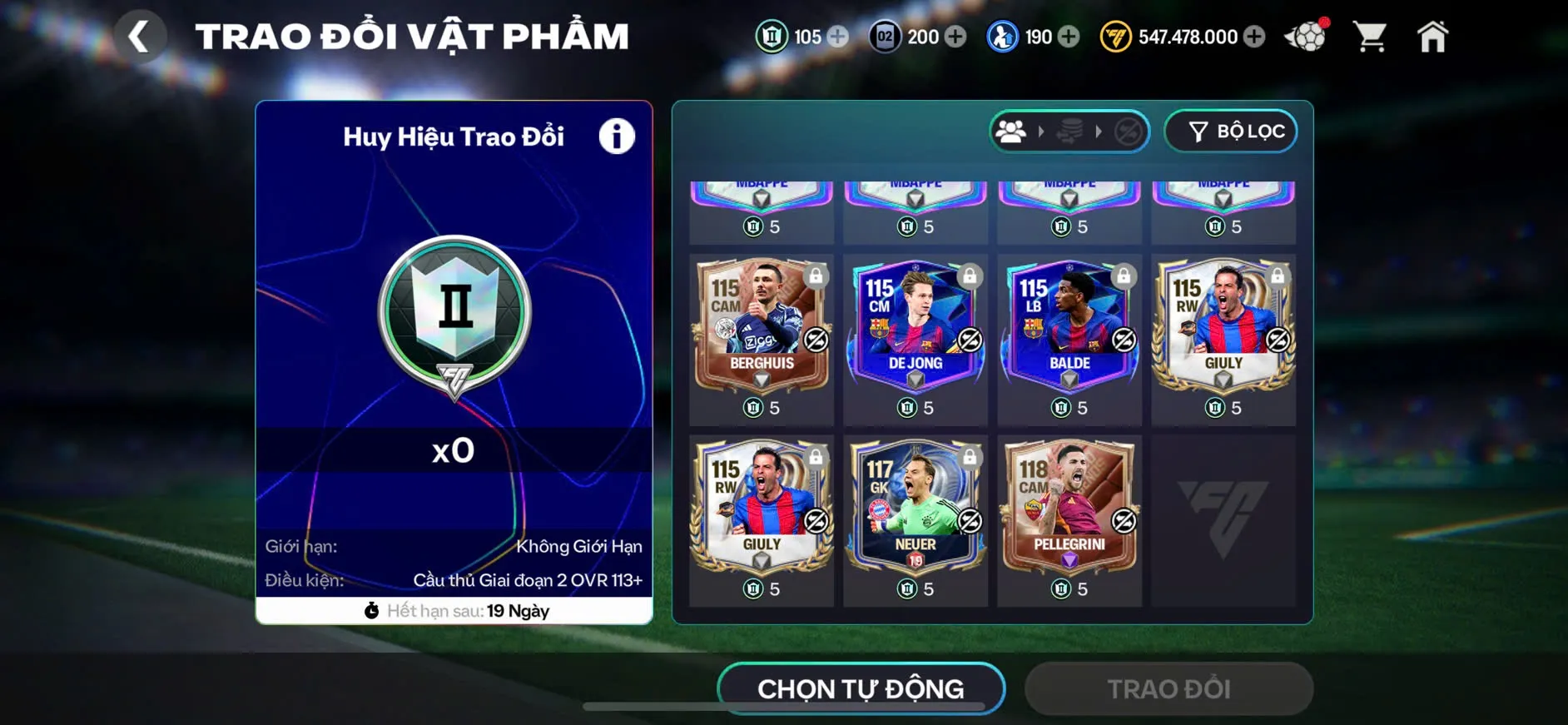The image size is (1568, 725).
Task: Click the back arrow to exit Trao Đổi Vật Phẩm
Action: coord(141,35)
